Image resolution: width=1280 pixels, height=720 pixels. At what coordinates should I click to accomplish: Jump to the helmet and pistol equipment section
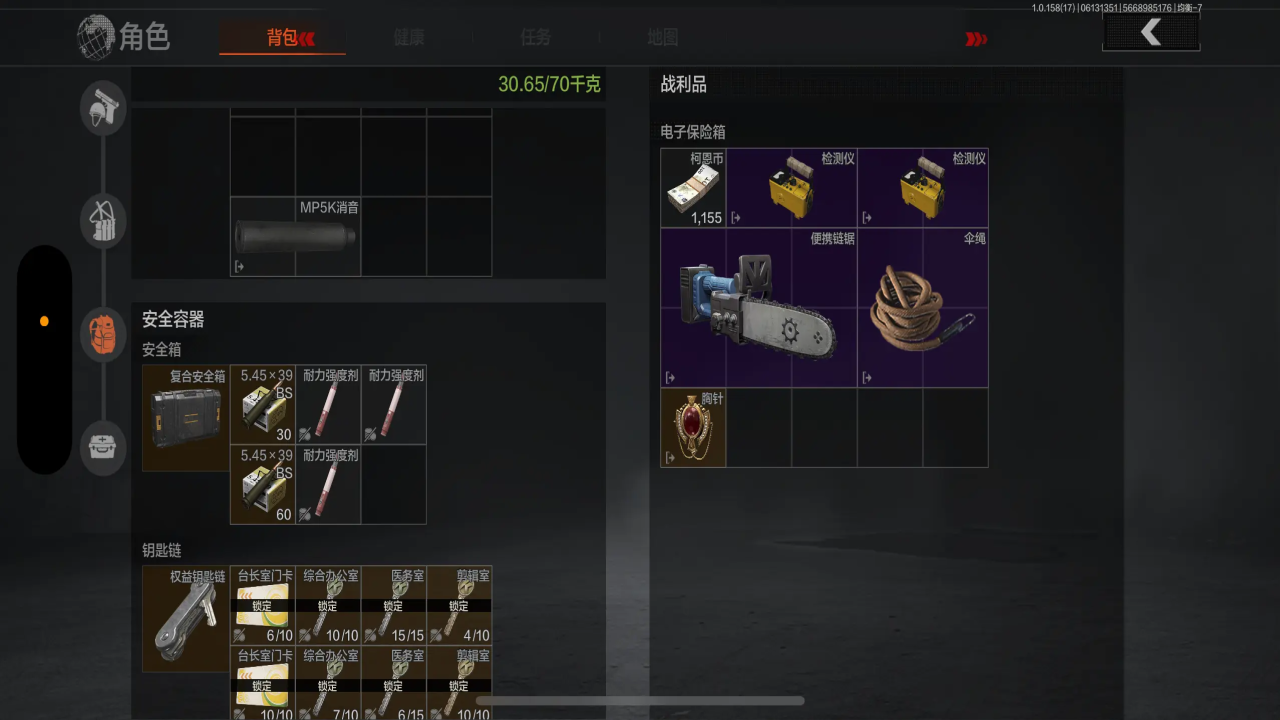click(x=103, y=107)
